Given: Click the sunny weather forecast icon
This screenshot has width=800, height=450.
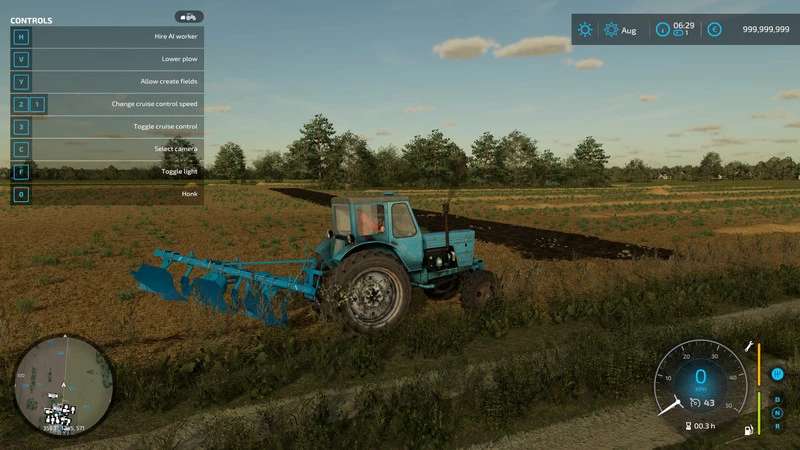Looking at the screenshot, I should click(585, 30).
